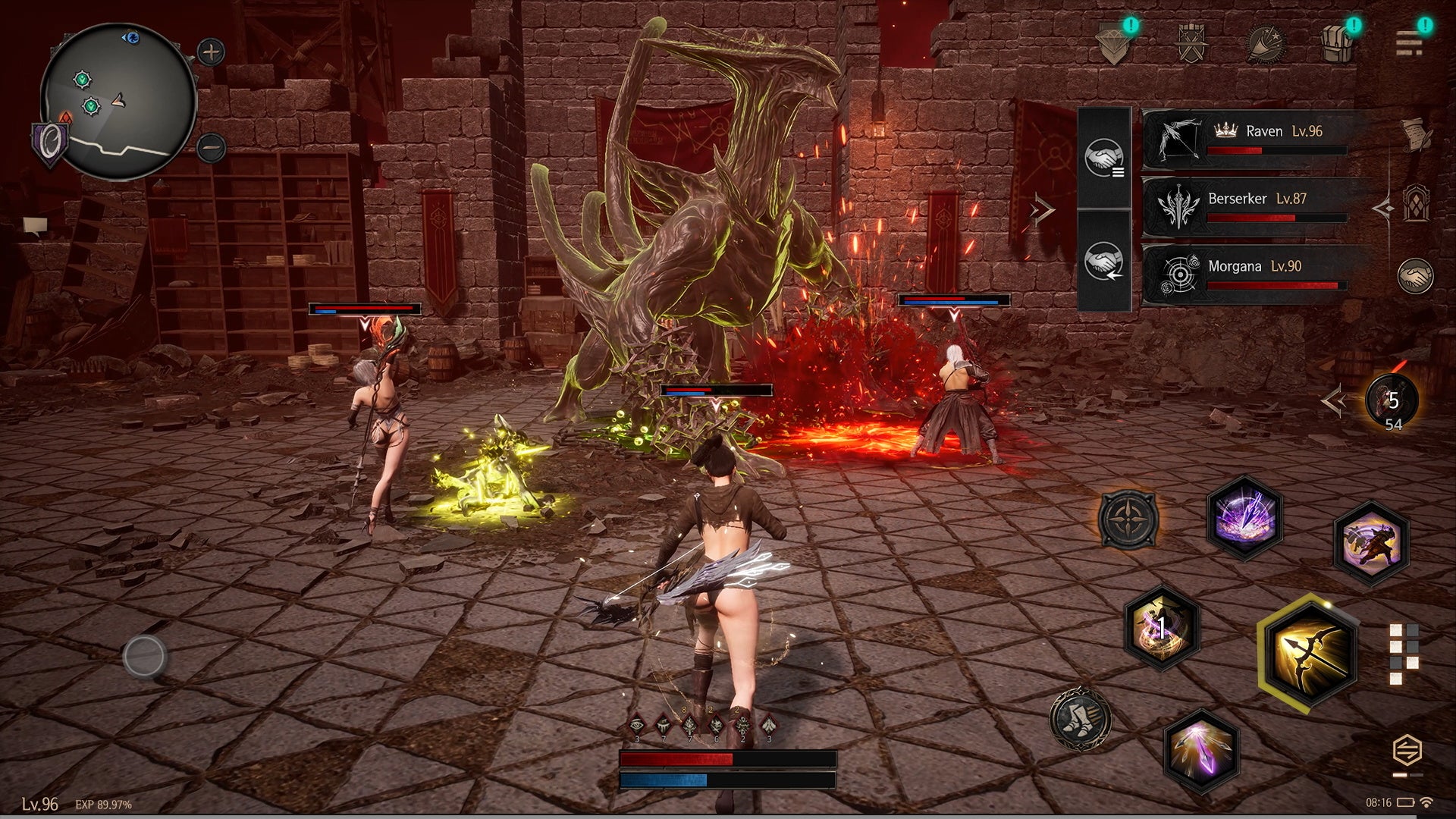Open the quest scroll icon
This screenshot has height=819, width=1456.
1413,133
